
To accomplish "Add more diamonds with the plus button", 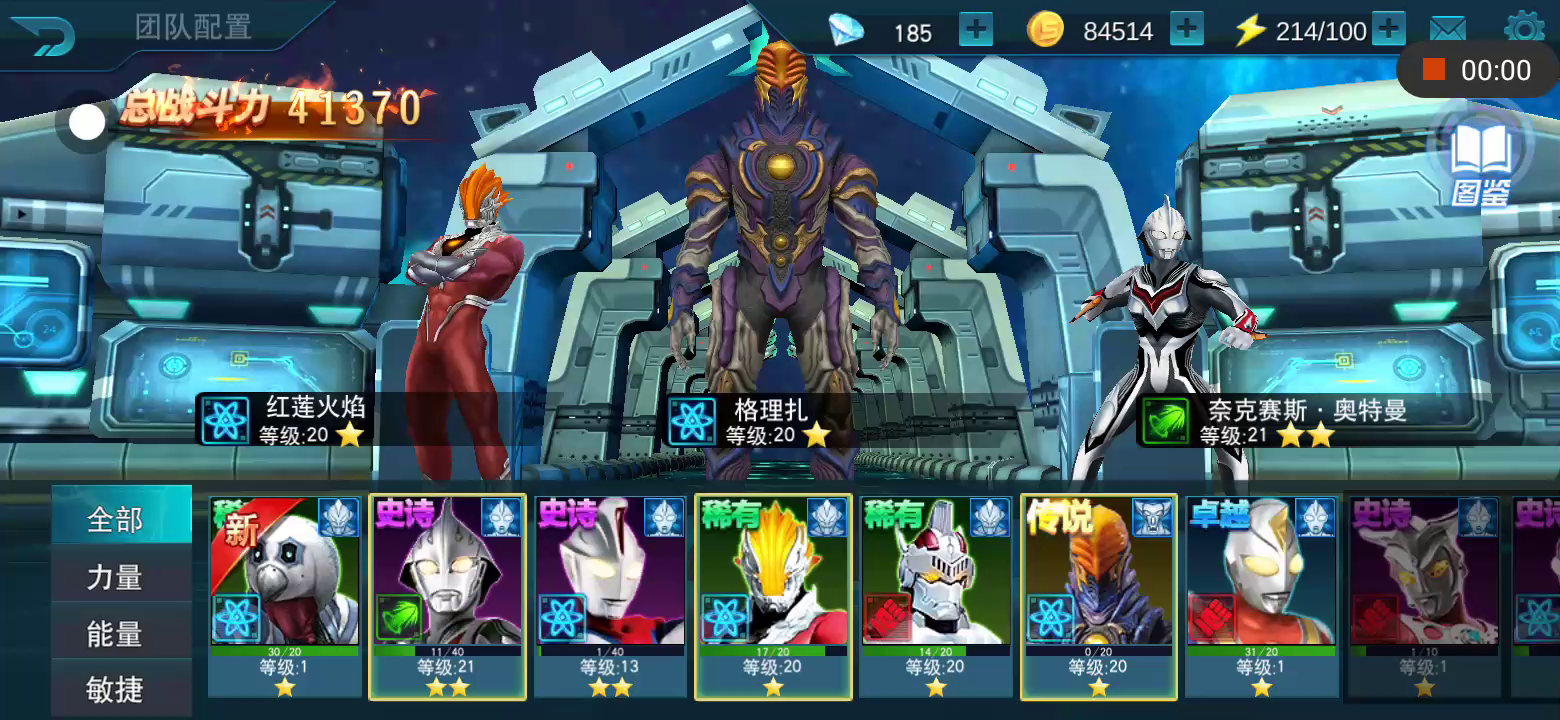I will coord(976,30).
